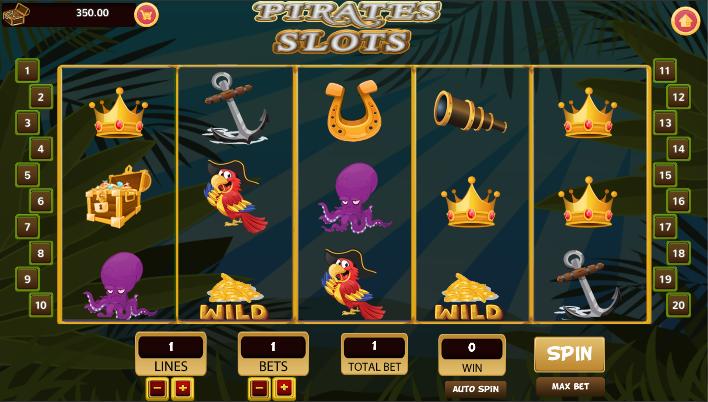Lower the bet amount with minus
This screenshot has width=708, height=402.
coord(259,389)
